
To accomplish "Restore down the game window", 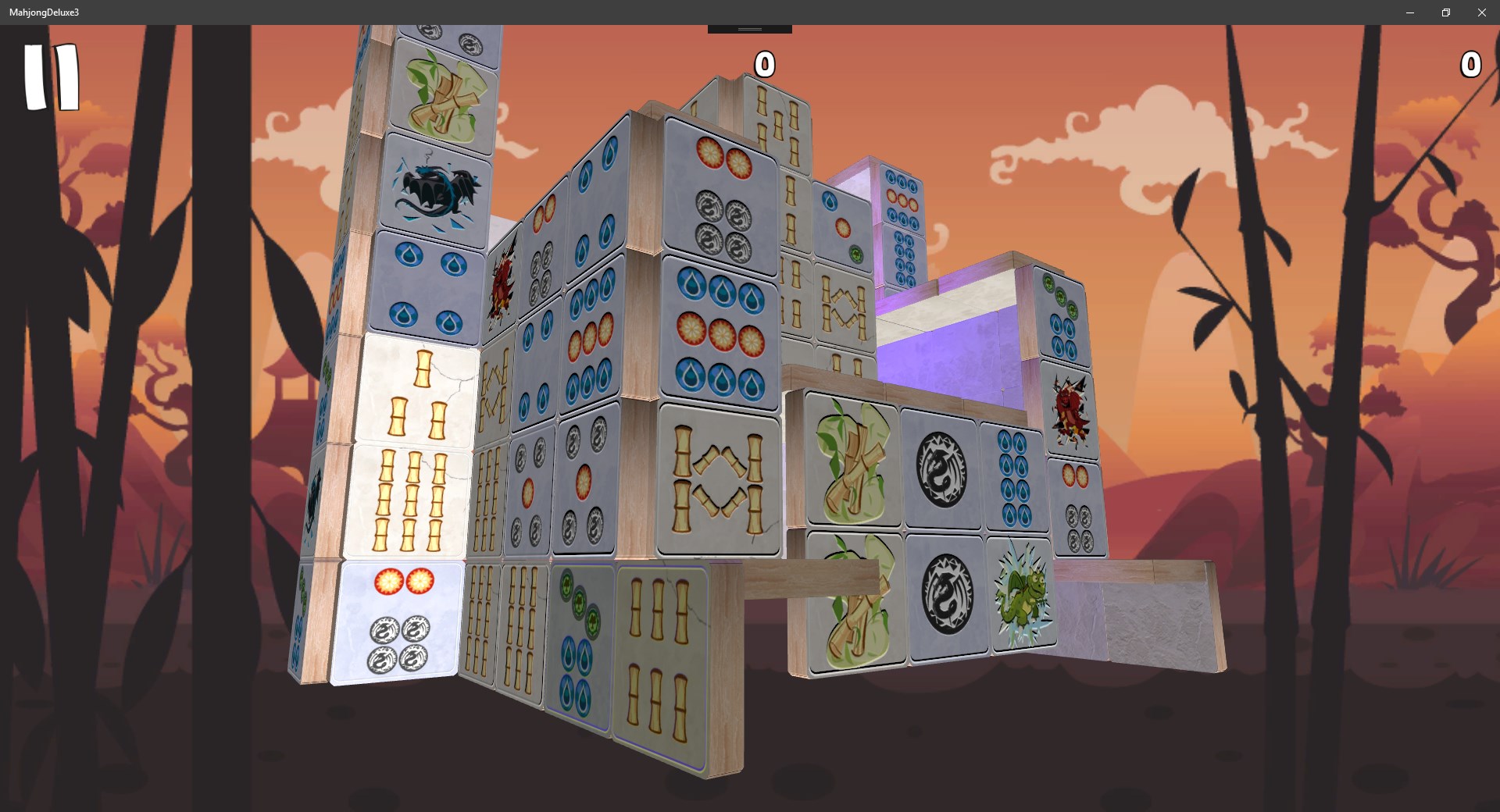I will click(1445, 12).
